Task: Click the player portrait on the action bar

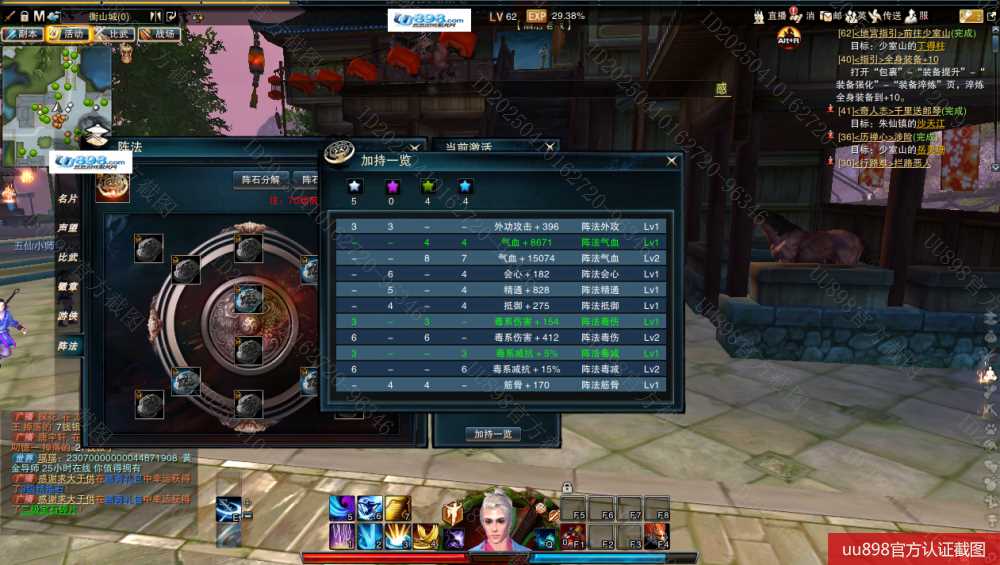Action: 497,518
